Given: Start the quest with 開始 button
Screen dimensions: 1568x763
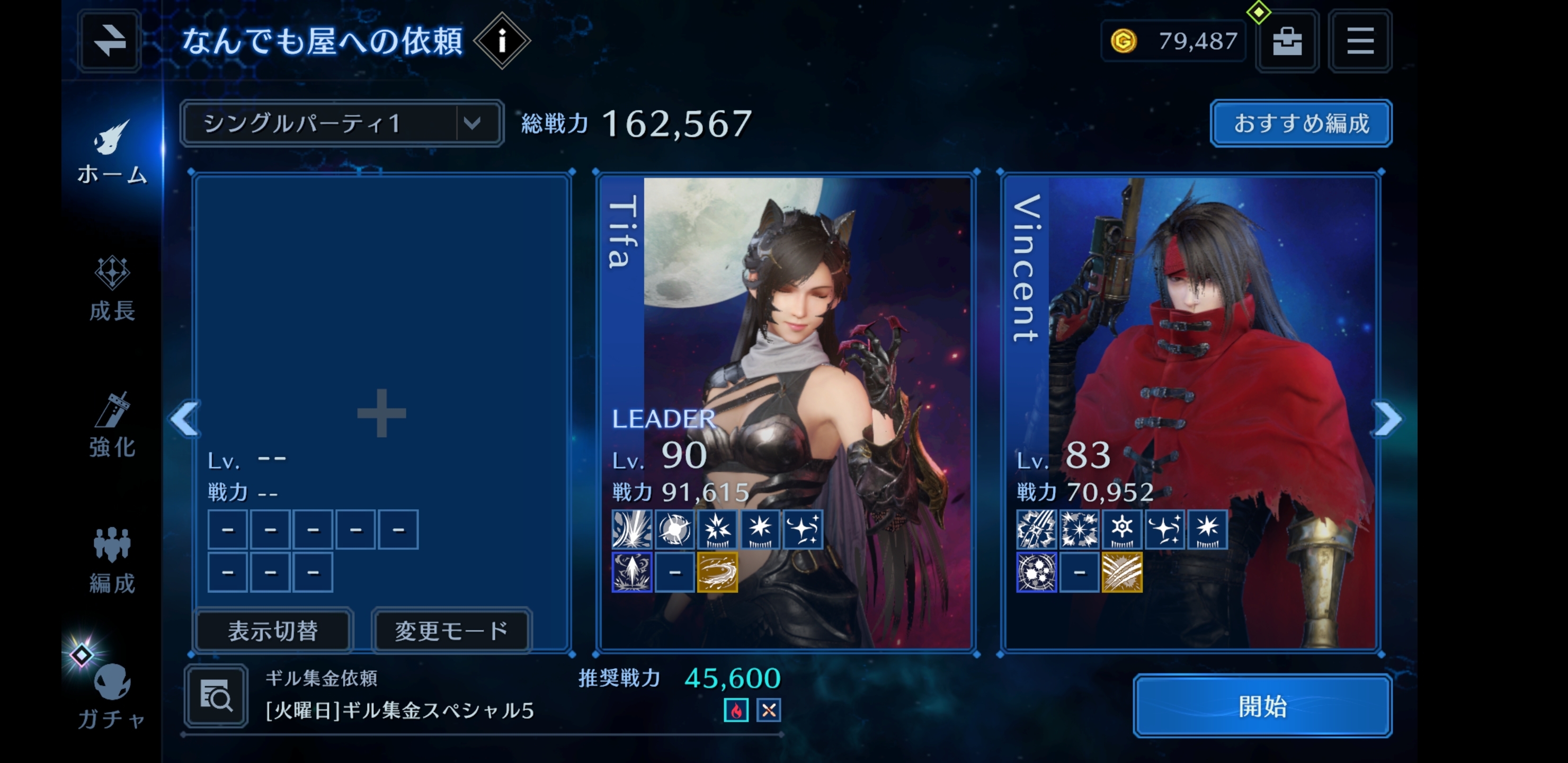Looking at the screenshot, I should tap(1262, 706).
